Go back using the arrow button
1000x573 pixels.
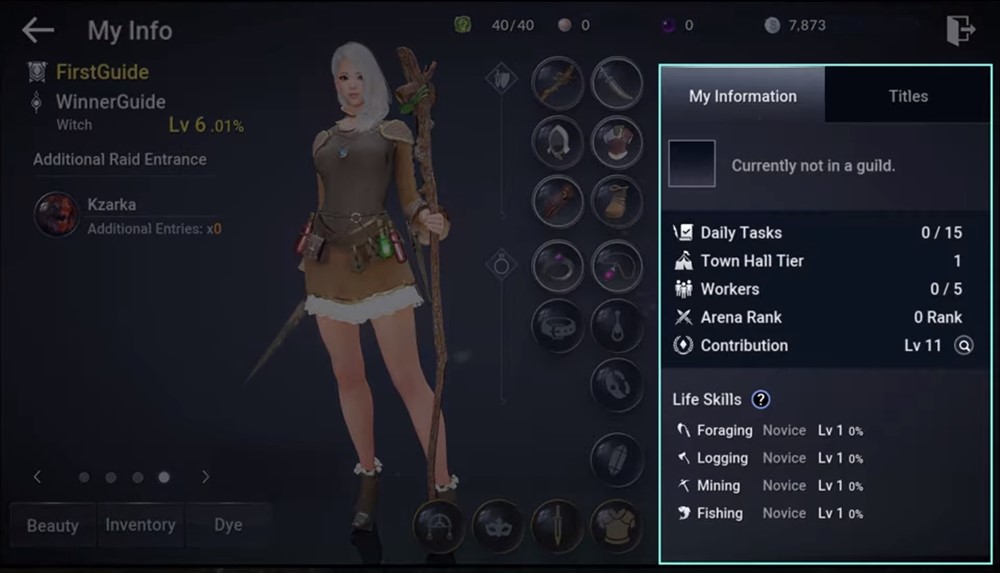coord(38,31)
